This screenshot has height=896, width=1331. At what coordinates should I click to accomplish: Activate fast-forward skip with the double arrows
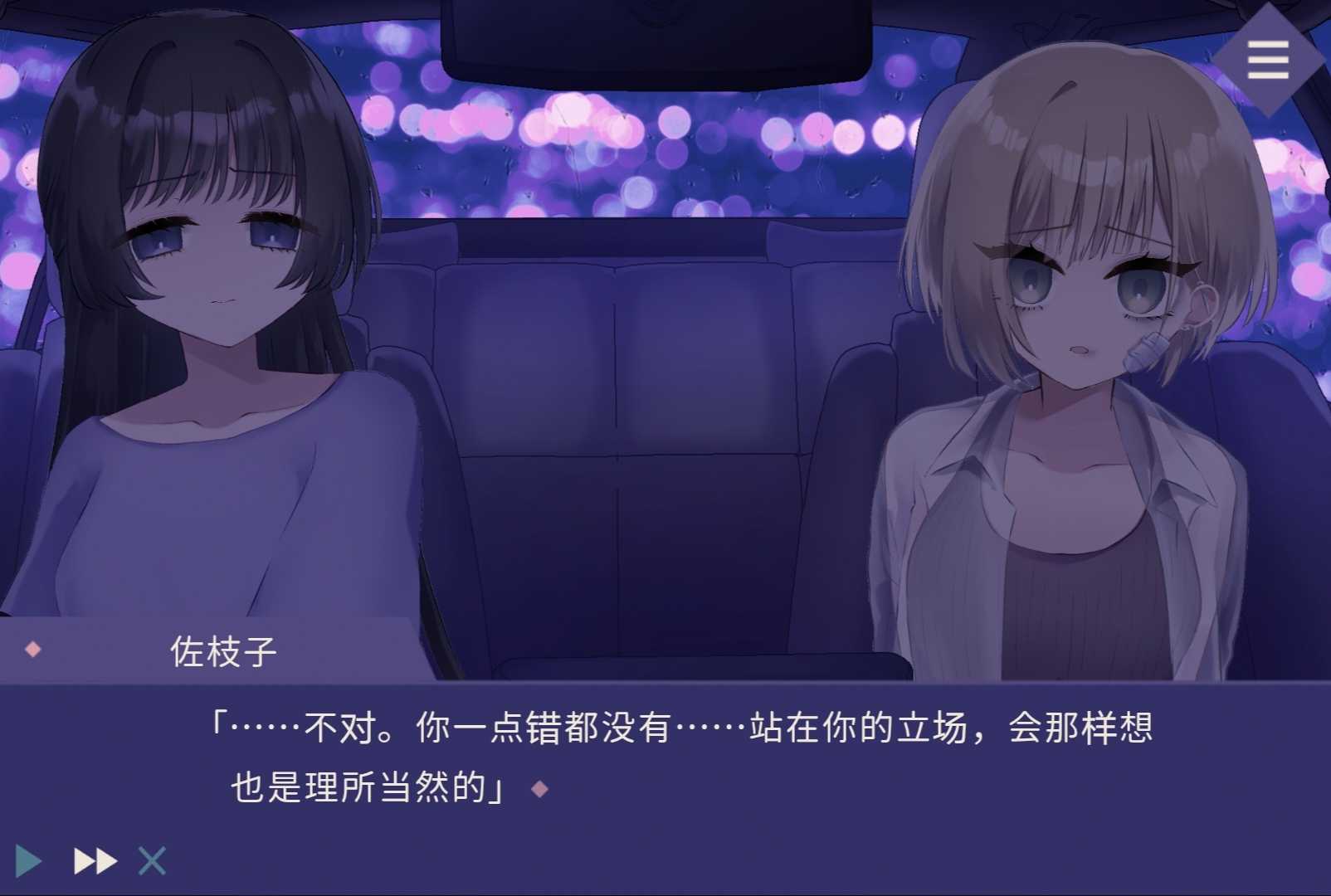[95, 861]
